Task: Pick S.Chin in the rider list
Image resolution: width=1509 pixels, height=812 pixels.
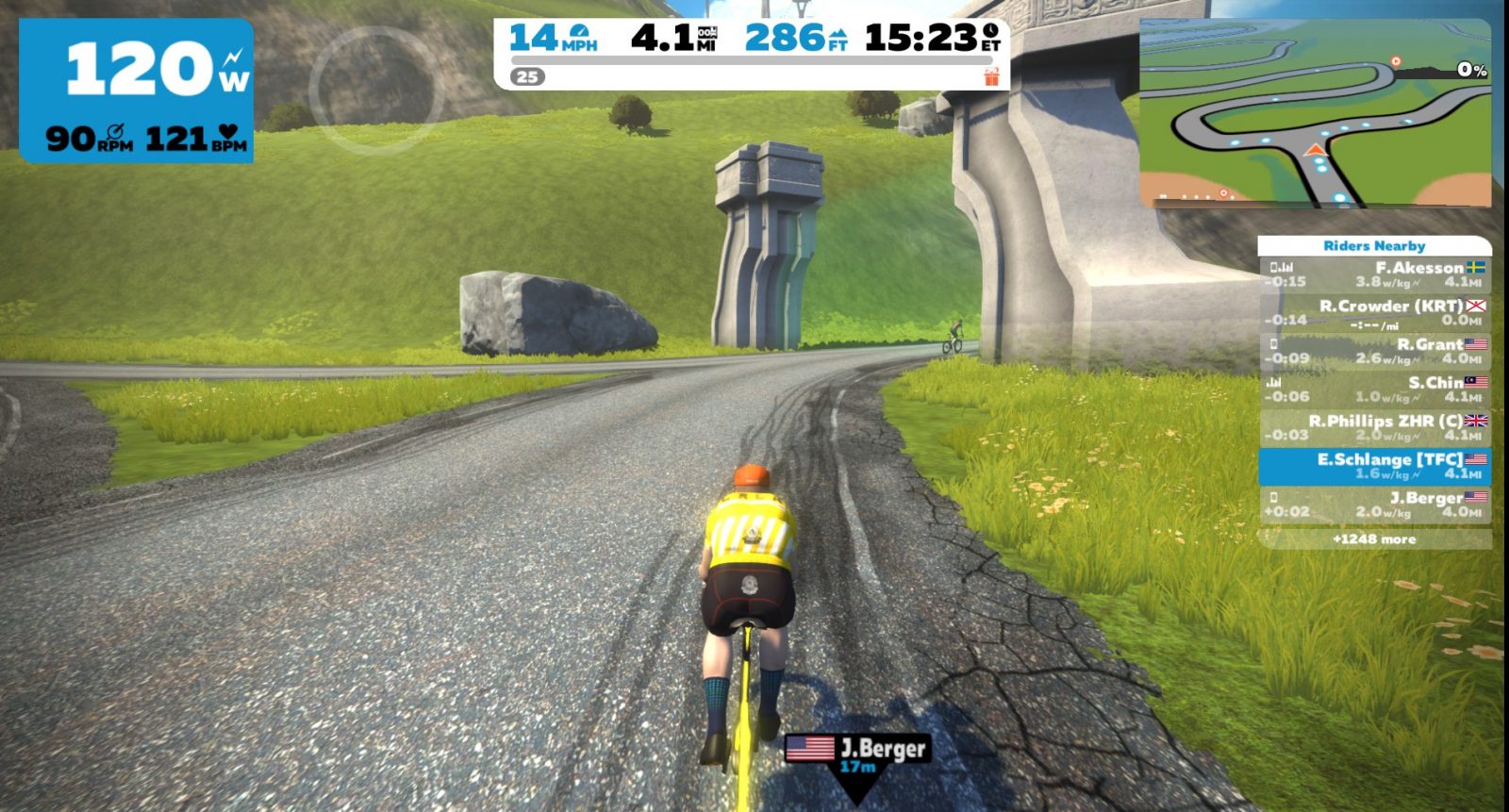Action: pos(1375,389)
